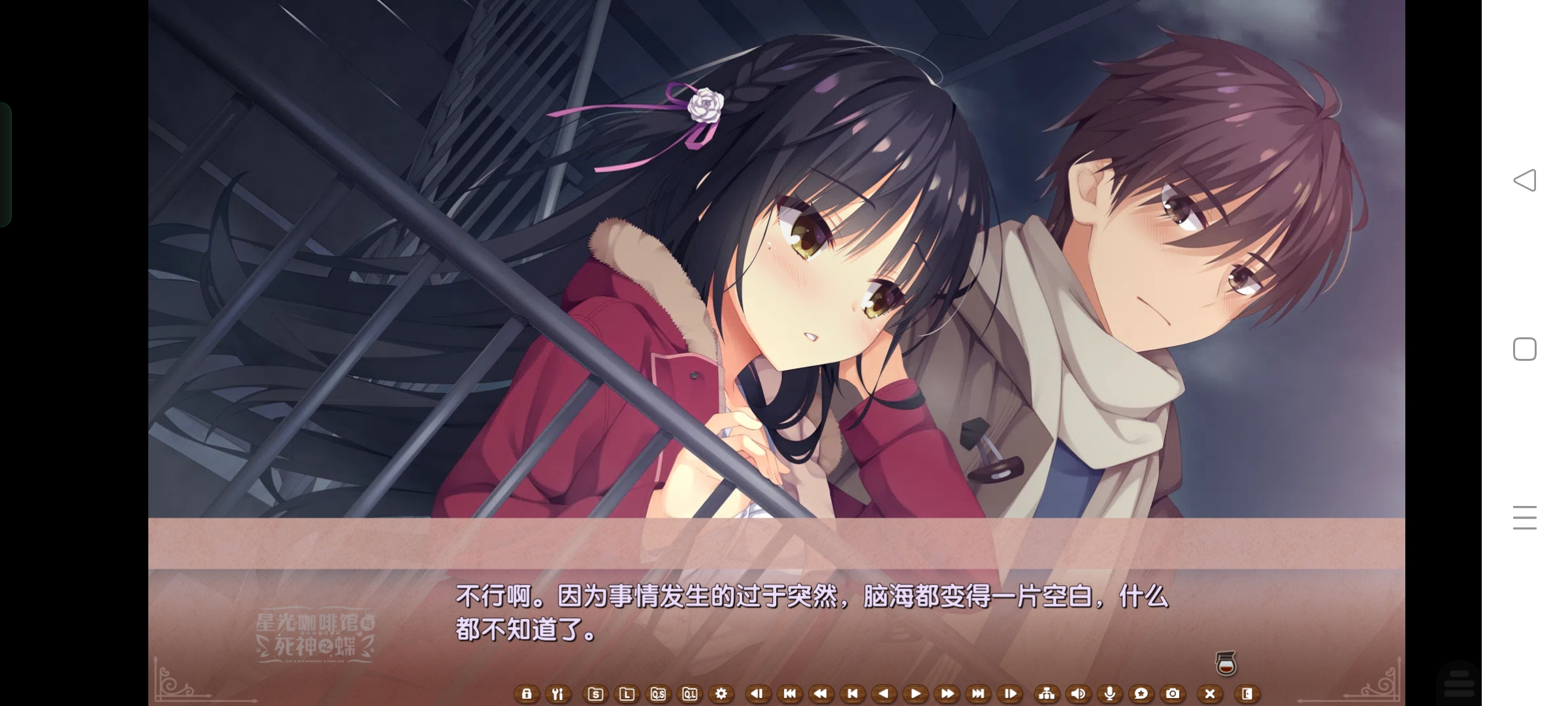Tap the Android back triangle button
Screen dimensions: 1568x706
coord(1524,180)
